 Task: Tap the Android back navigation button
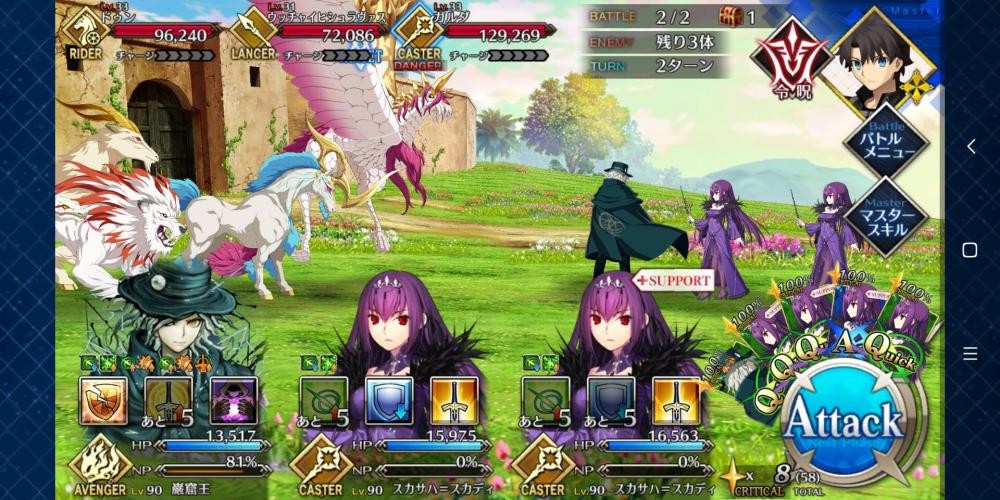tap(969, 146)
